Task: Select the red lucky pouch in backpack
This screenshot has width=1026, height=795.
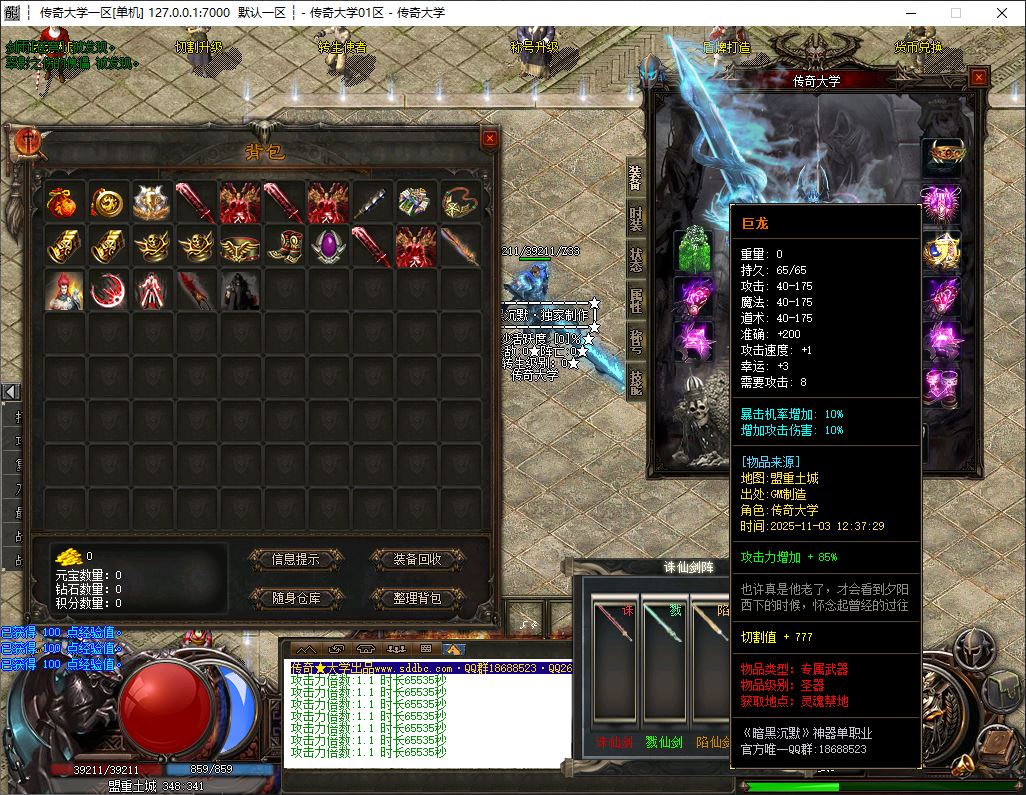Action: point(65,201)
